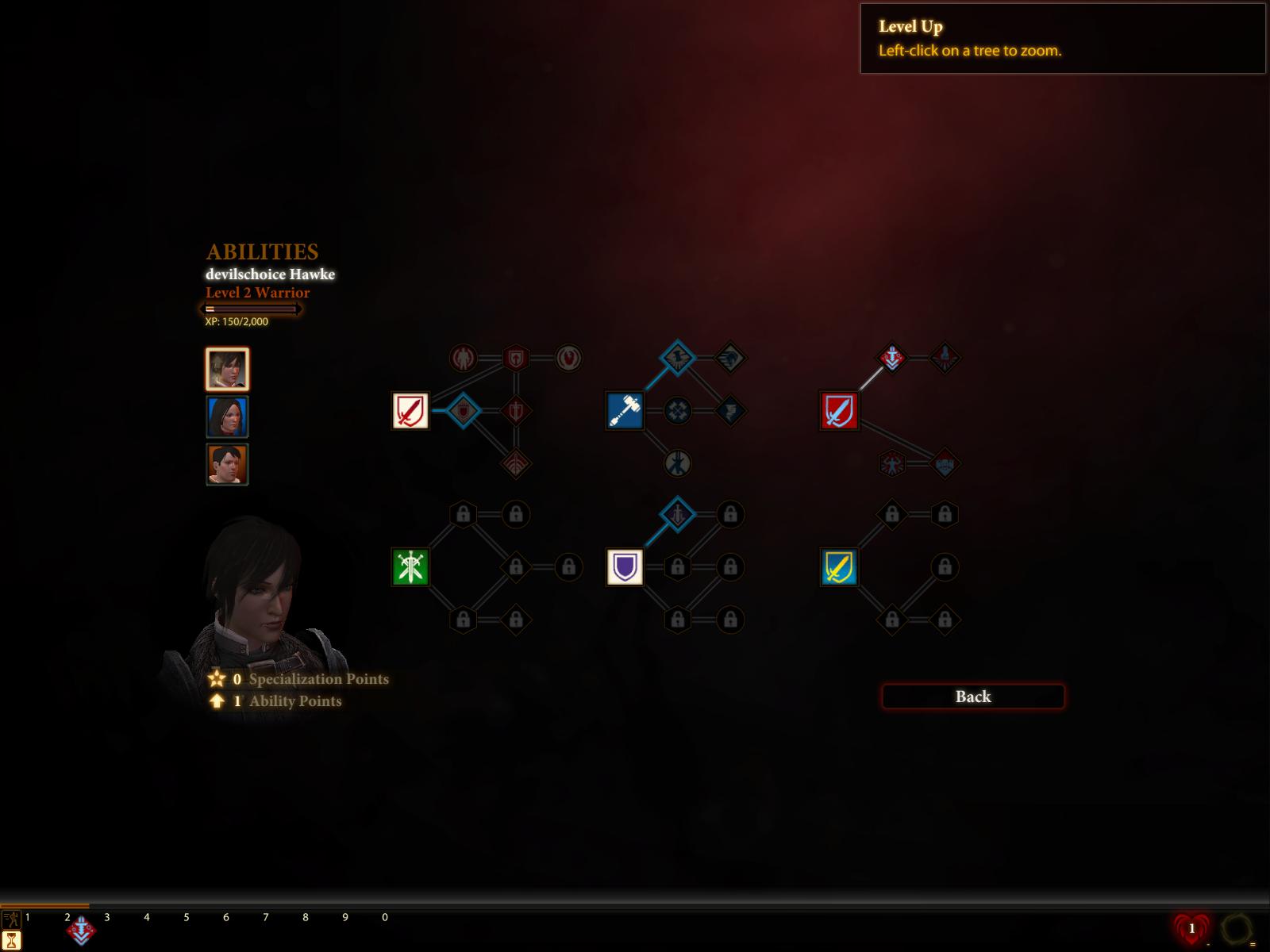This screenshot has height=952, width=1270.
Task: Choose the companion portrait with orange background
Action: [x=227, y=464]
